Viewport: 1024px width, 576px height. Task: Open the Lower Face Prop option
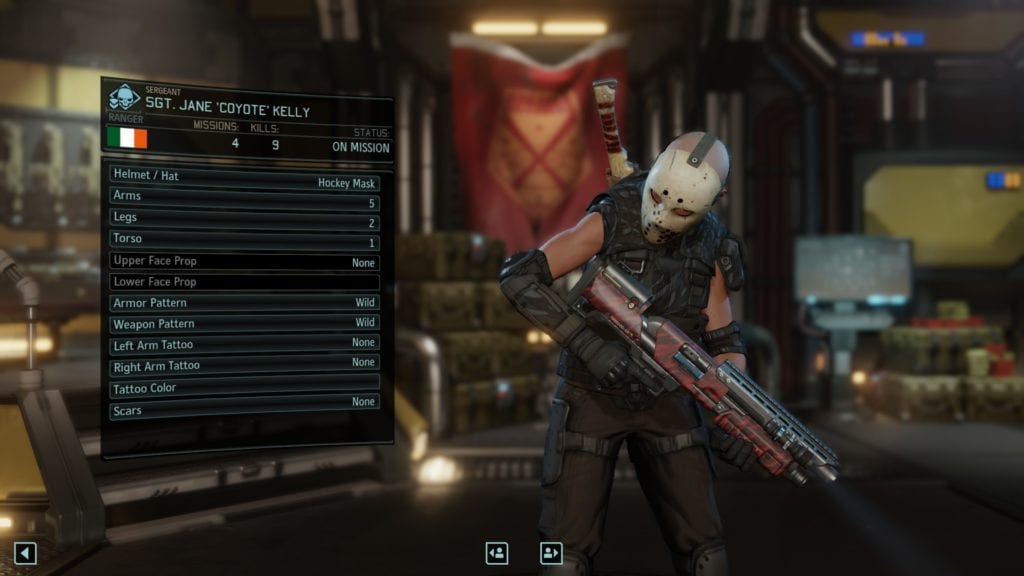click(x=245, y=282)
